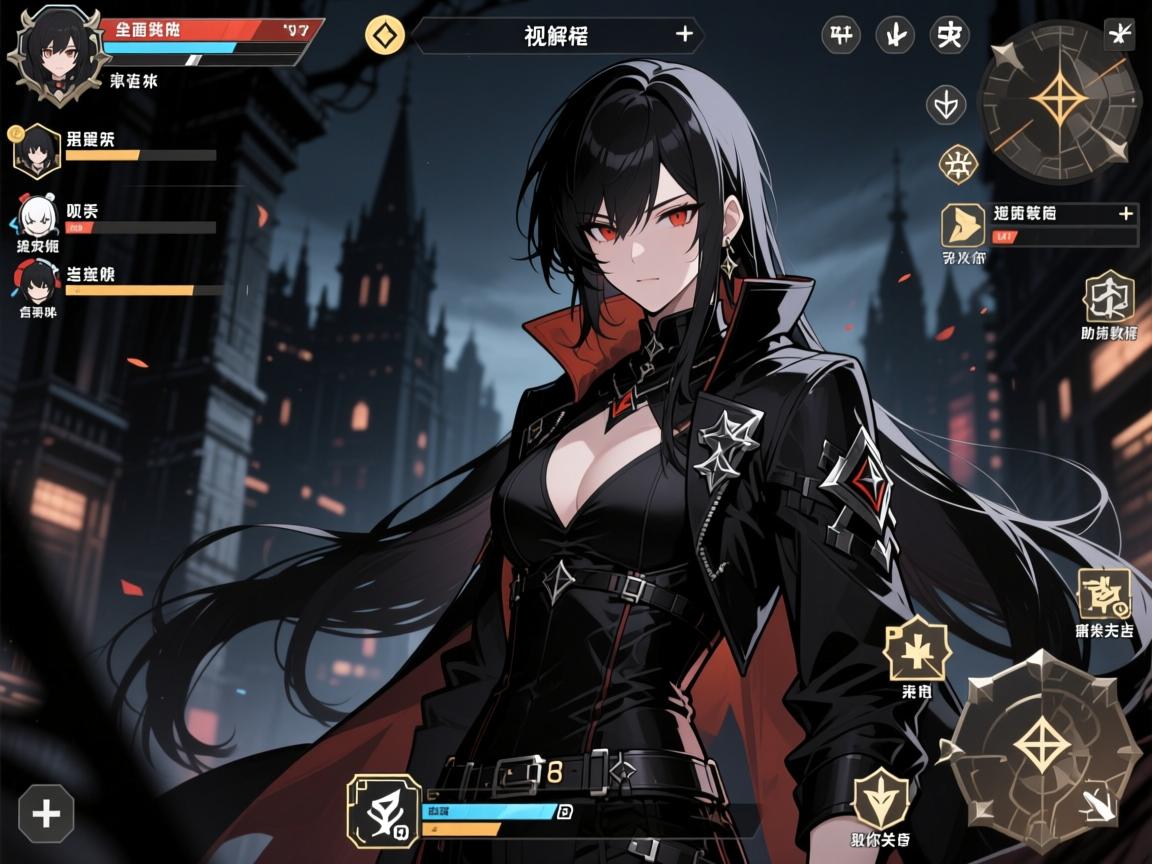This screenshot has height=864, width=1152.
Task: Click the small square icon above the minimap
Action: click(1118, 33)
